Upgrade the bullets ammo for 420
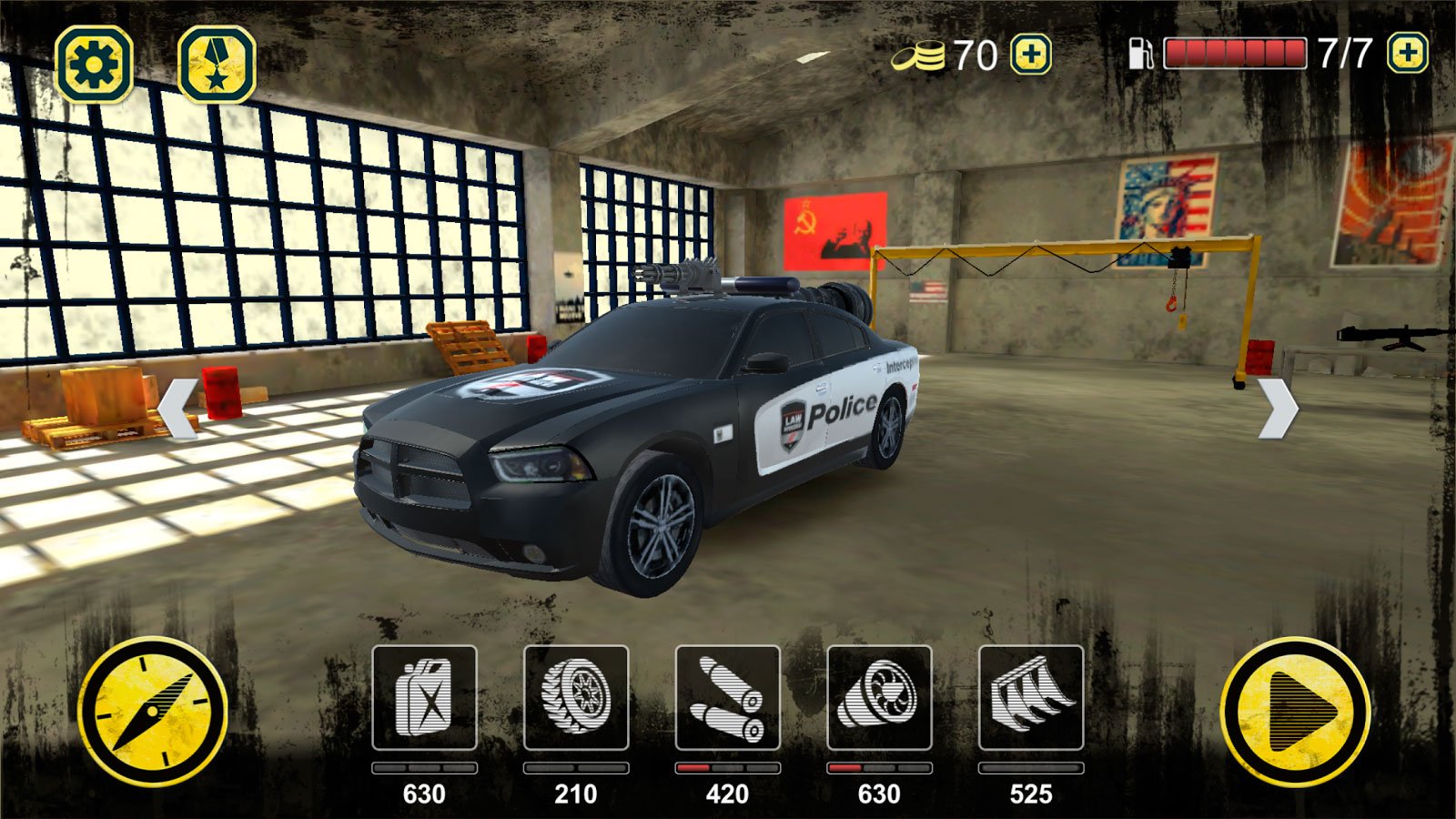The image size is (1456, 819). click(x=727, y=698)
